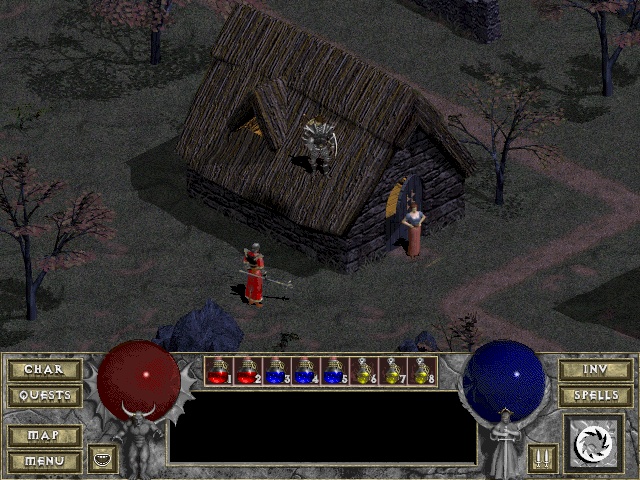
Task: Open the CHAR character sheet
Action: [44, 370]
